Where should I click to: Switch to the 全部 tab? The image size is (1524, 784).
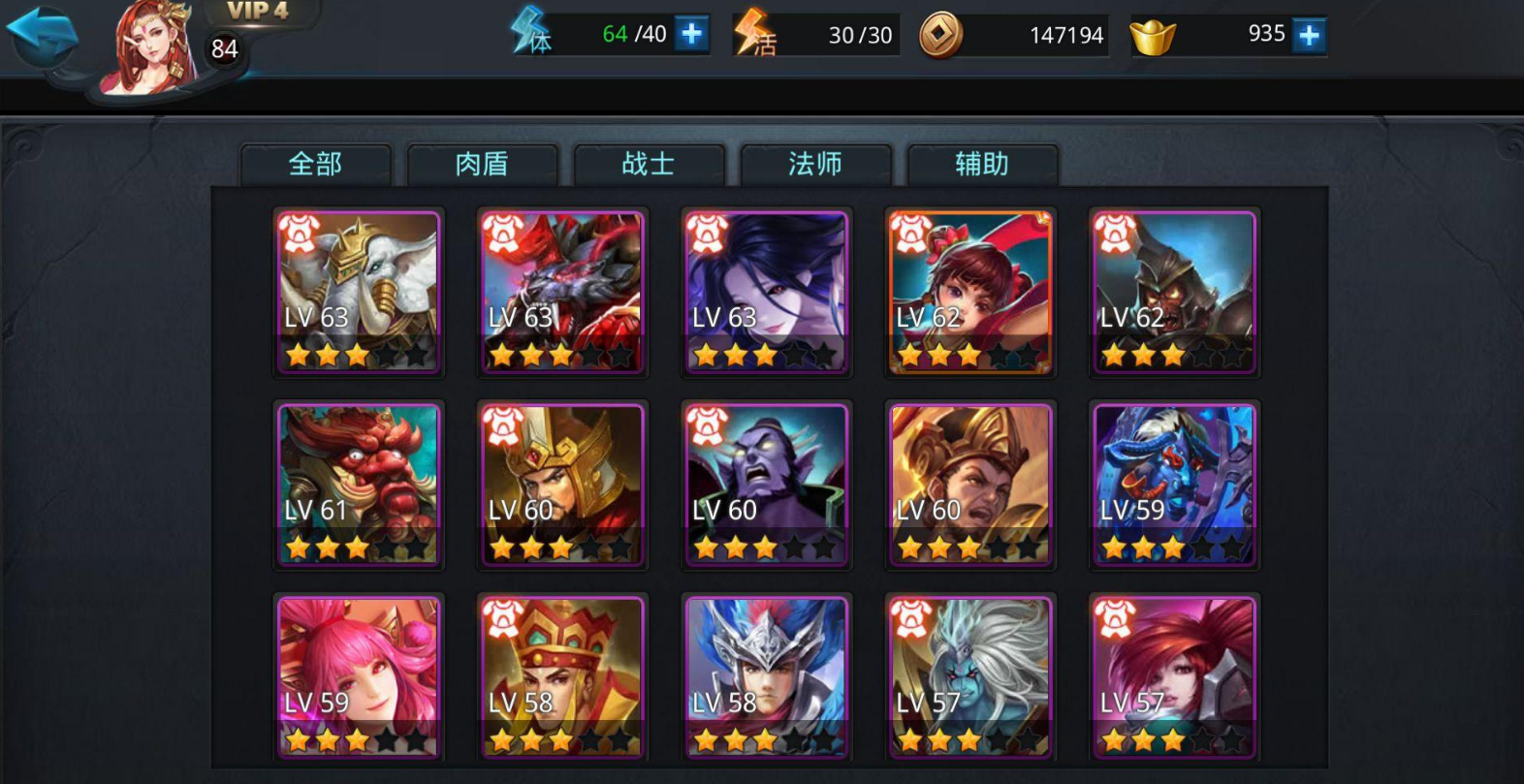click(316, 164)
